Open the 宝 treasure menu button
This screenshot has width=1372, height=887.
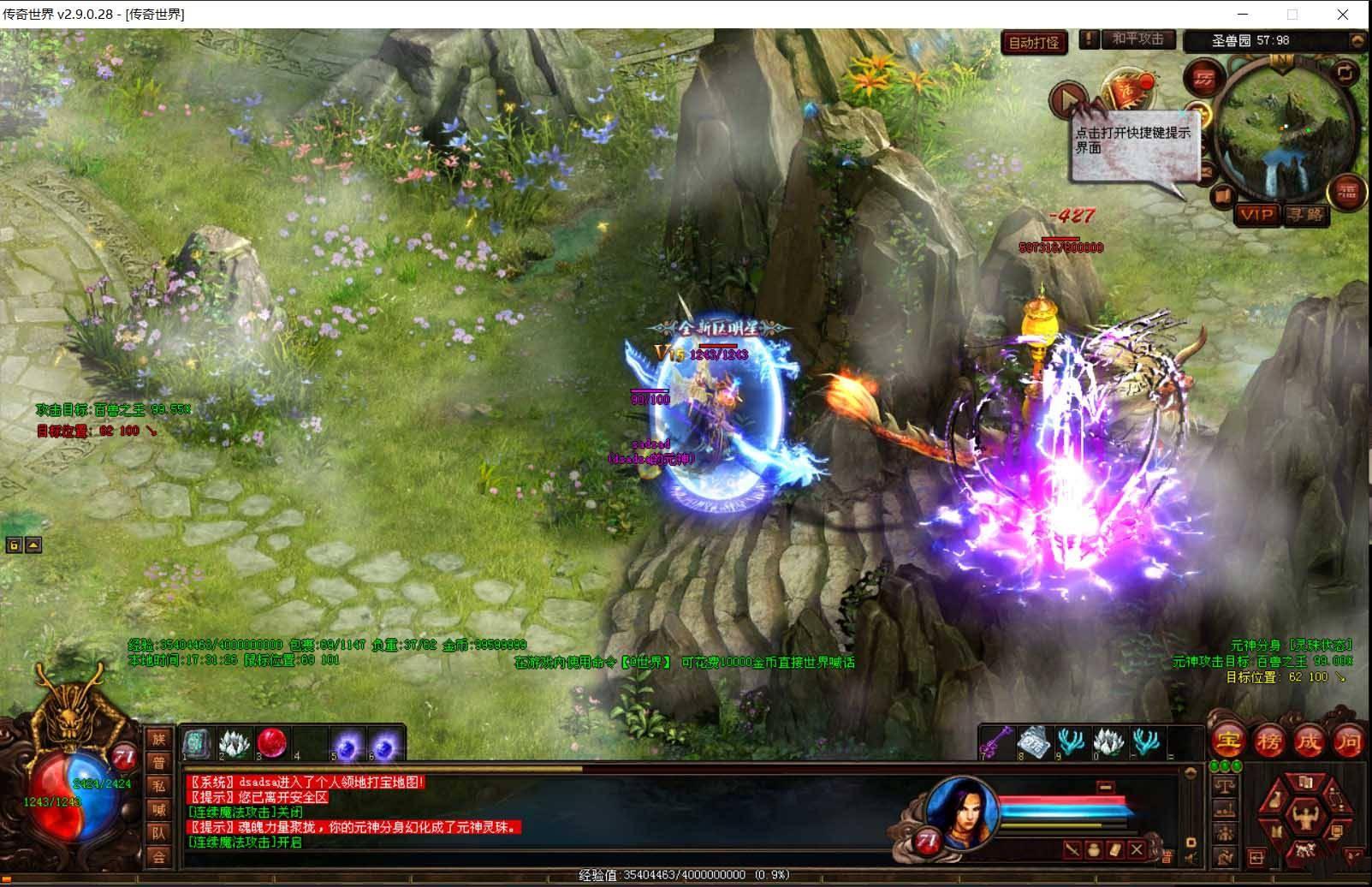point(1228,739)
